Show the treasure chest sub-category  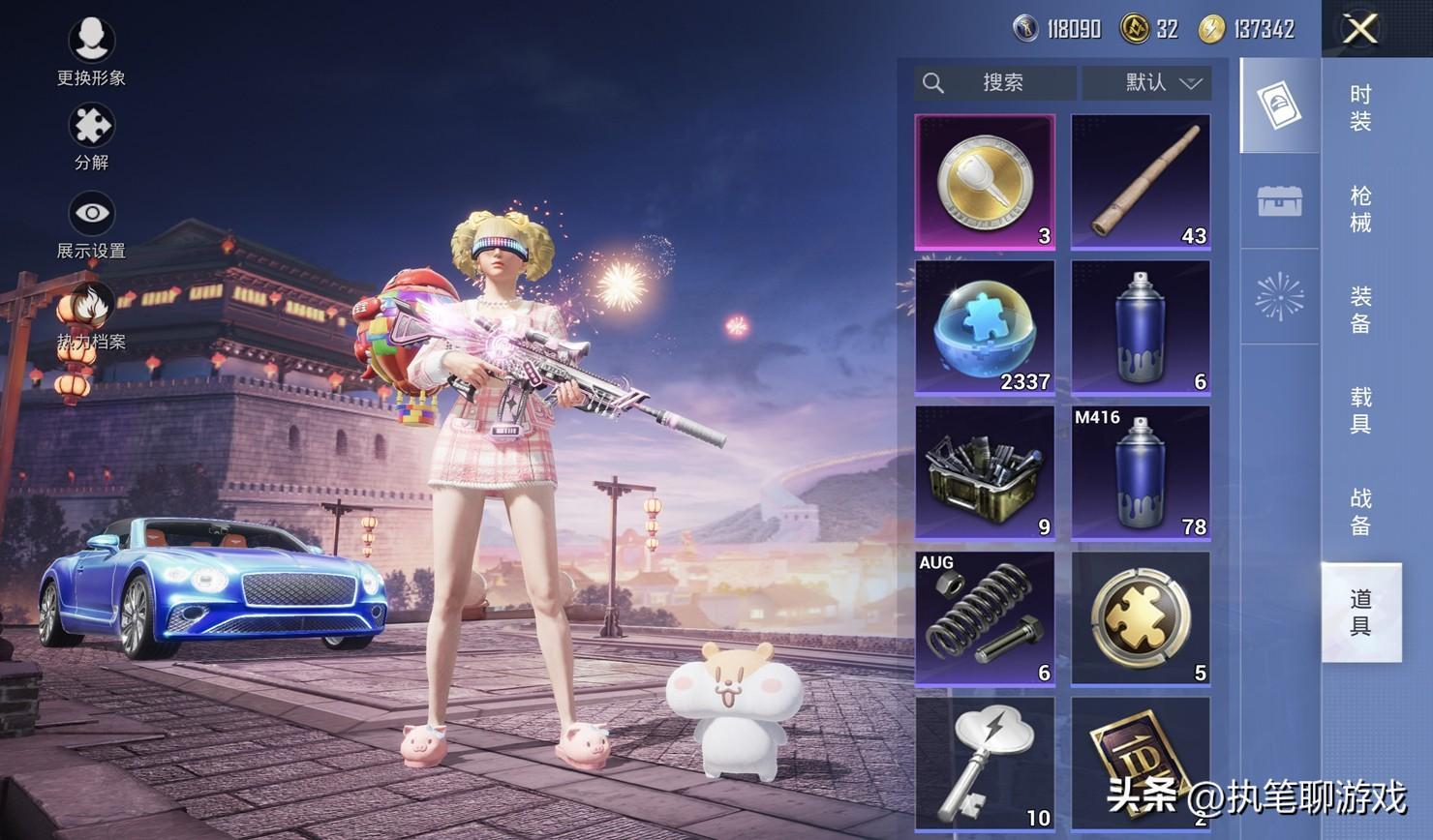1279,201
